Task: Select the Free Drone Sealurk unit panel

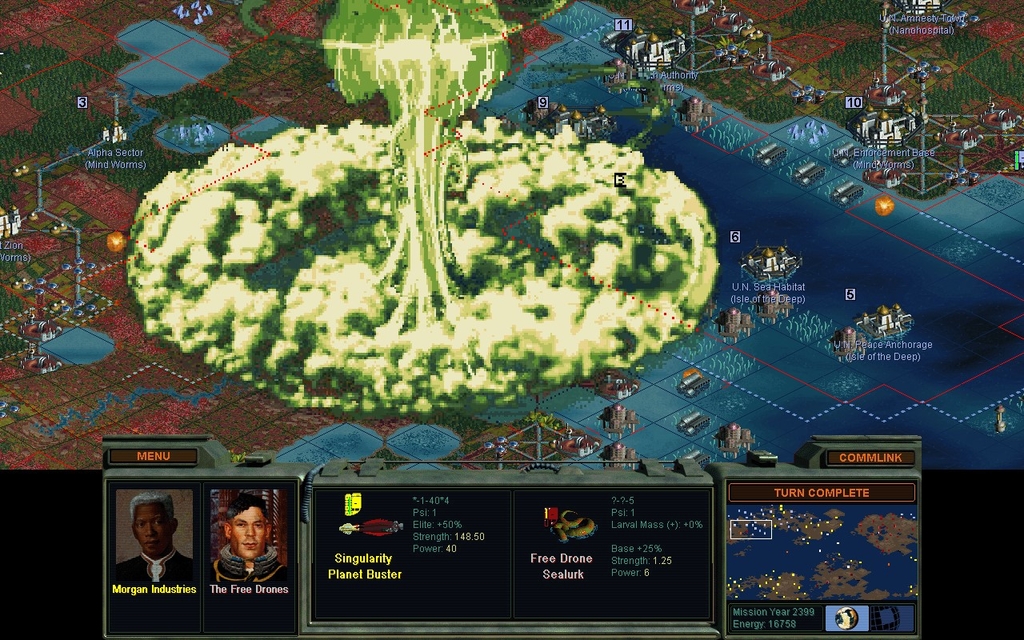Action: click(611, 553)
